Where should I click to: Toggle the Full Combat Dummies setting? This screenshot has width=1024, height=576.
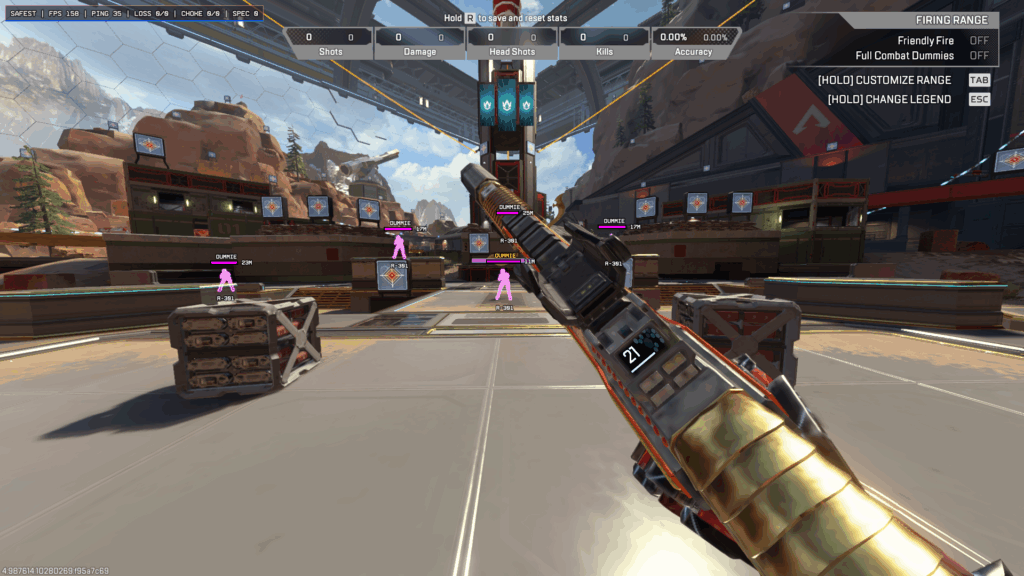(x=978, y=56)
